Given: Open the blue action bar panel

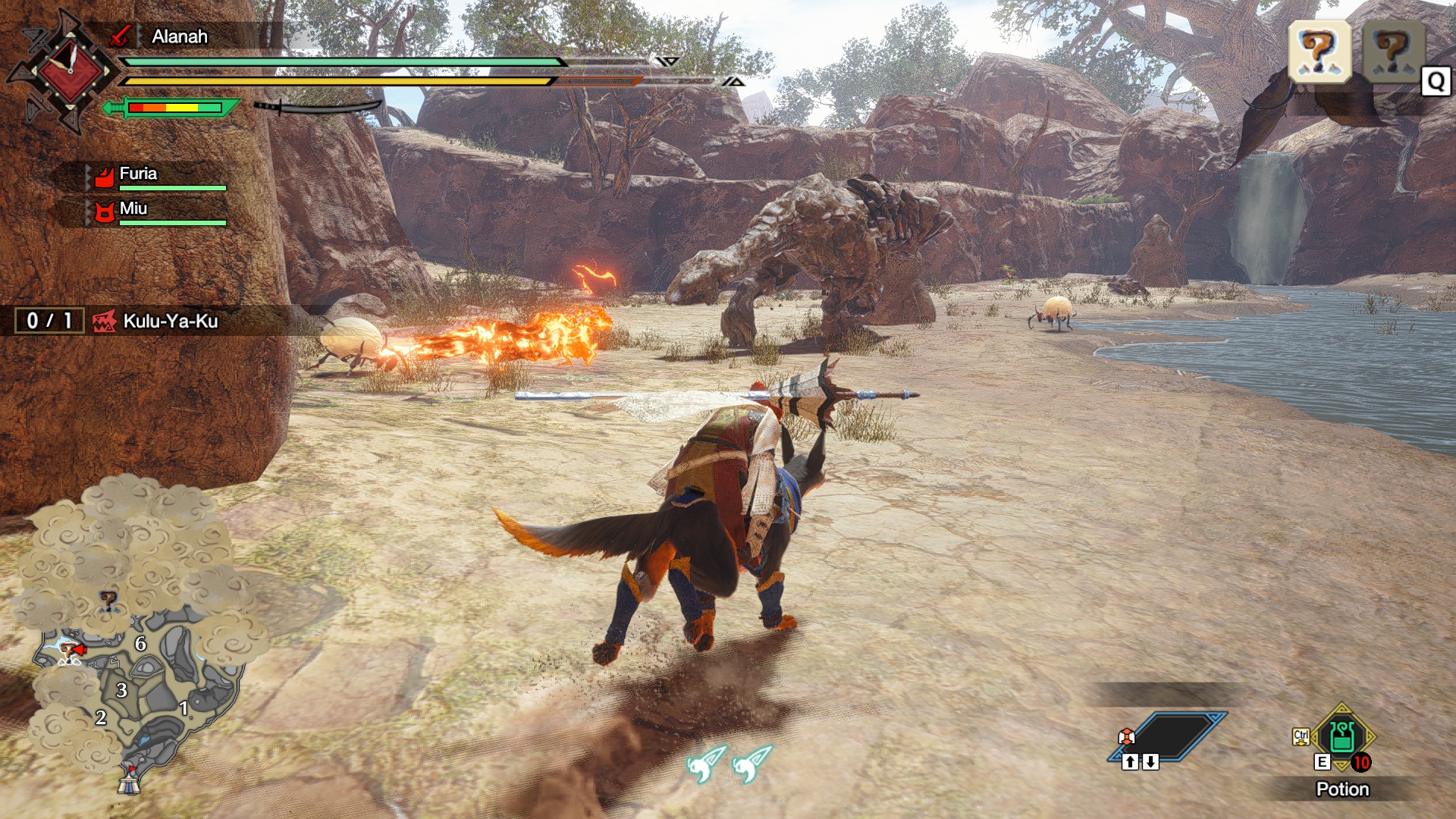Looking at the screenshot, I should pos(1168,736).
